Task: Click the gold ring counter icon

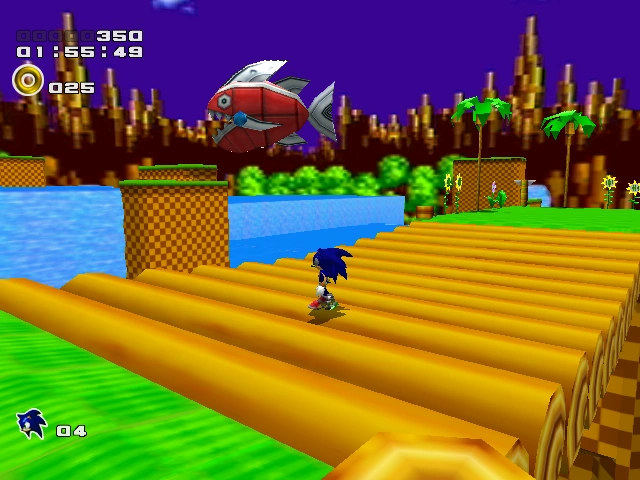Action: coord(27,80)
